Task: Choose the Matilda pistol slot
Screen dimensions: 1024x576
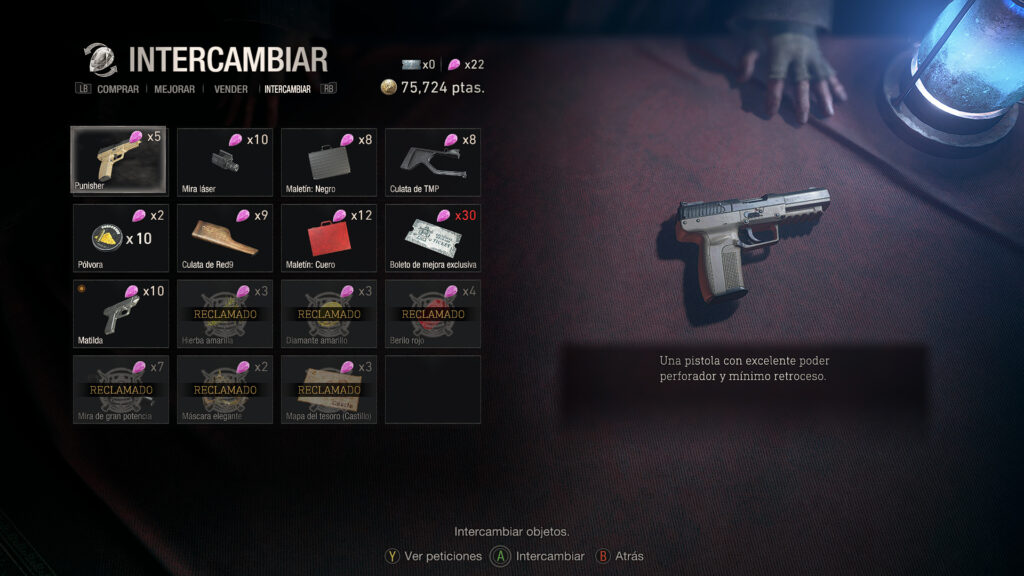Action: 120,313
